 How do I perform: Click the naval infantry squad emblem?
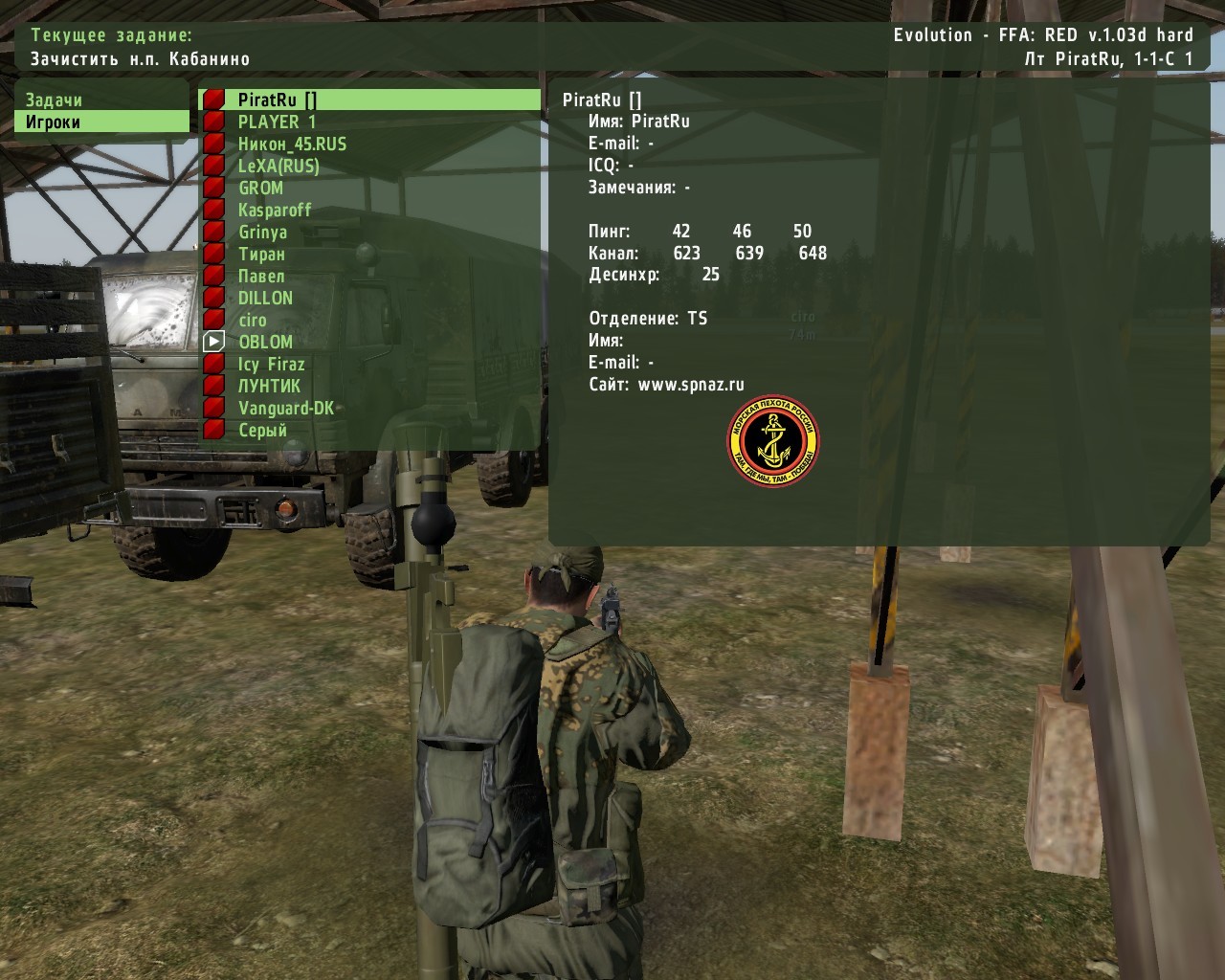pos(773,441)
